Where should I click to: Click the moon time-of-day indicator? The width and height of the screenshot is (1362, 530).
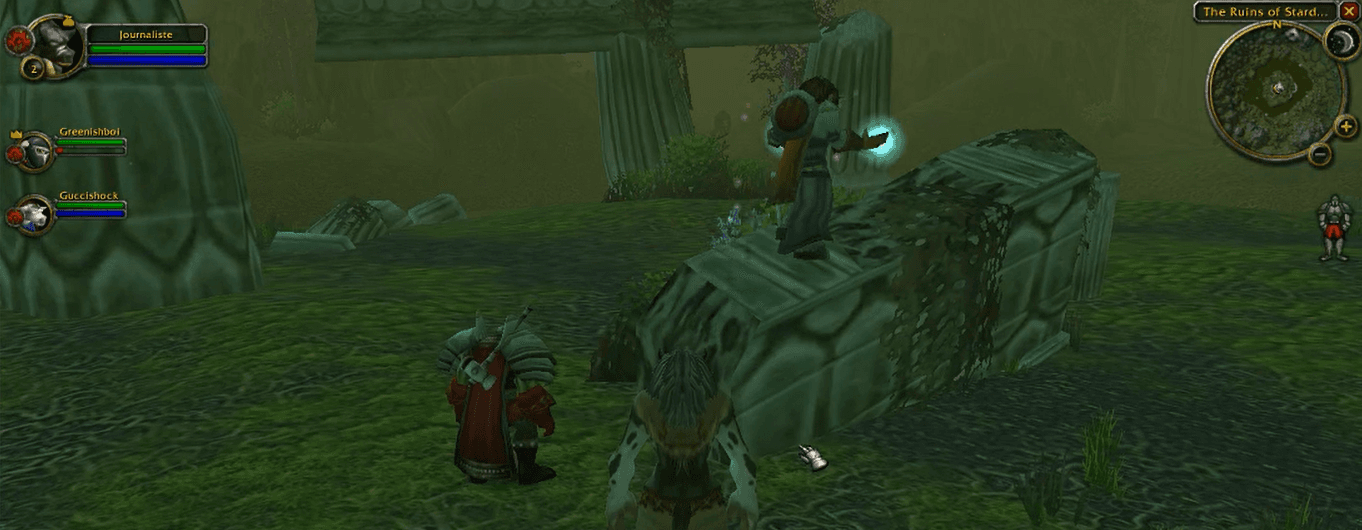(1339, 42)
